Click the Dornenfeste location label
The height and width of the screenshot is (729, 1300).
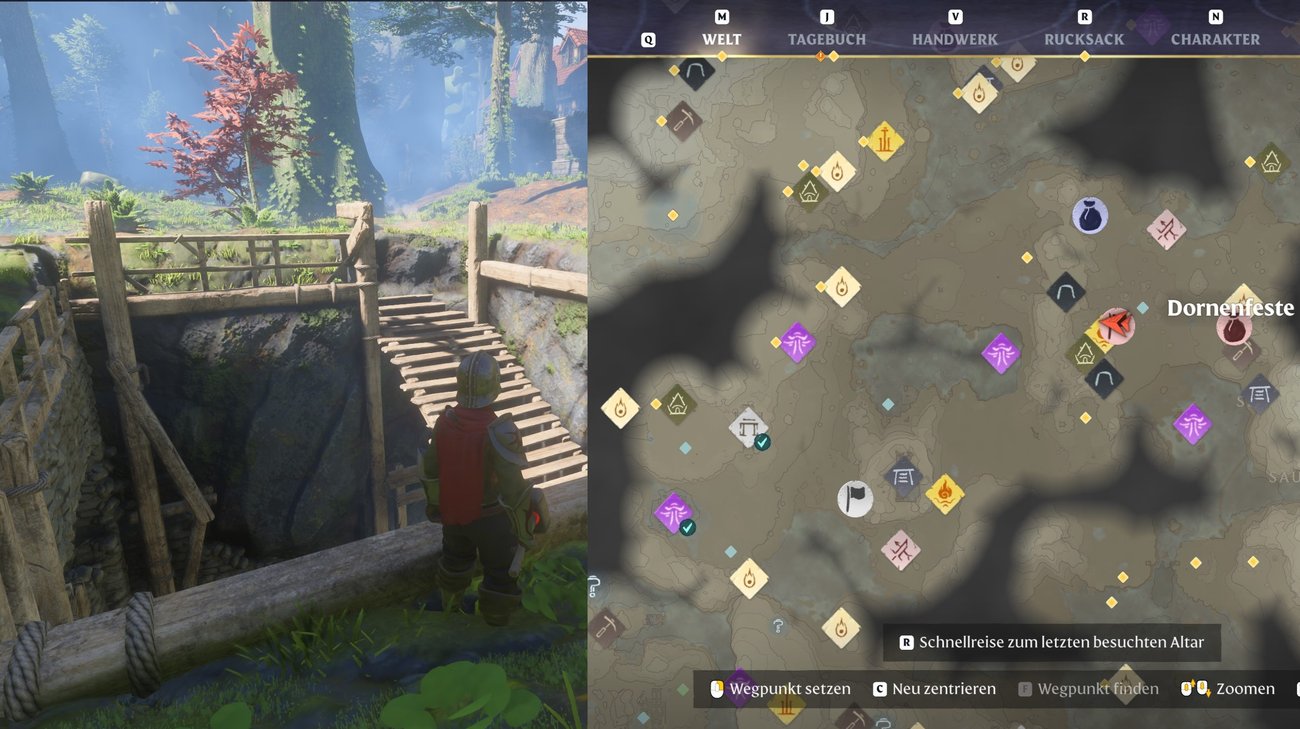1230,308
